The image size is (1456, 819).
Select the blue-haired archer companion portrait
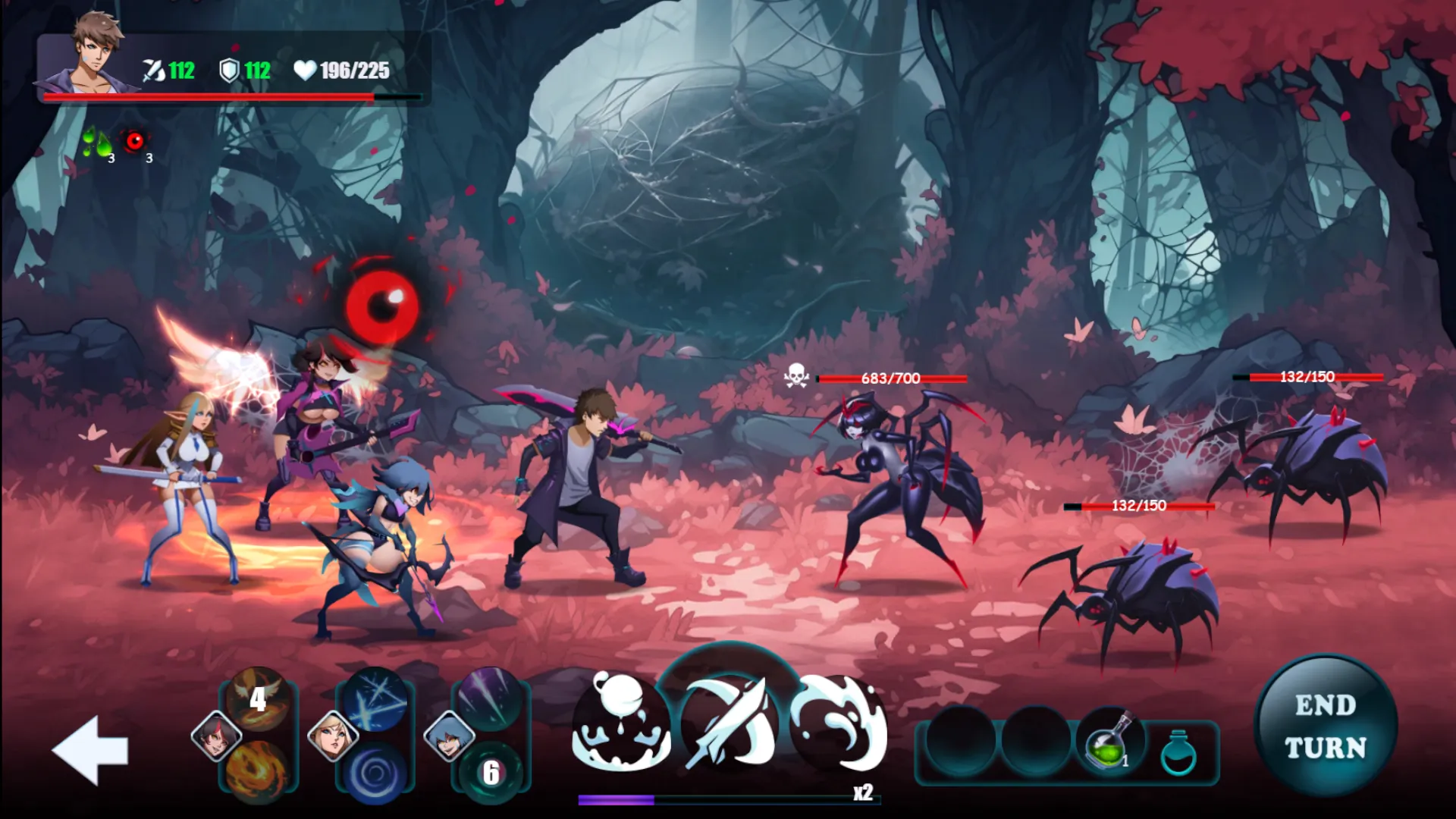449,736
